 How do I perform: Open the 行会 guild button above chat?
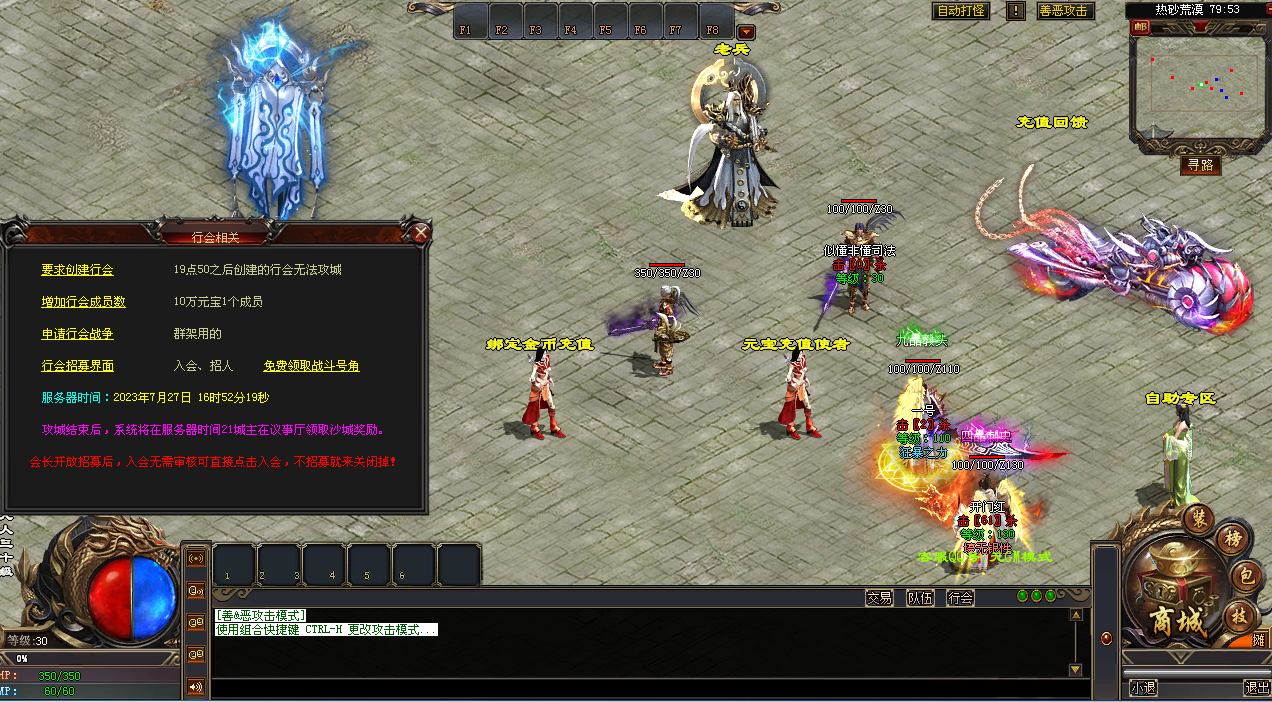[x=961, y=598]
